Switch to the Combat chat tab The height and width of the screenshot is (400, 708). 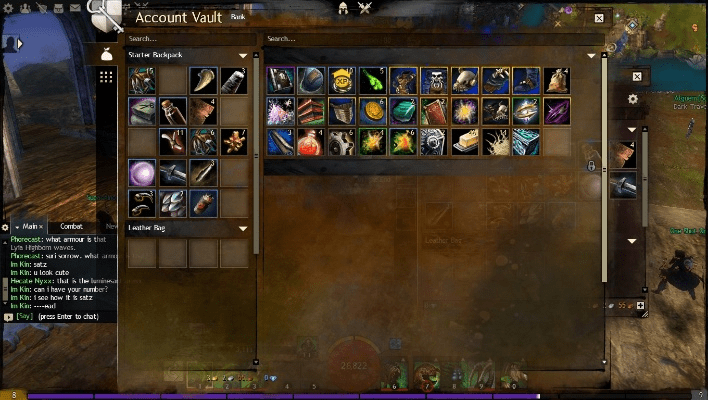coord(72,227)
